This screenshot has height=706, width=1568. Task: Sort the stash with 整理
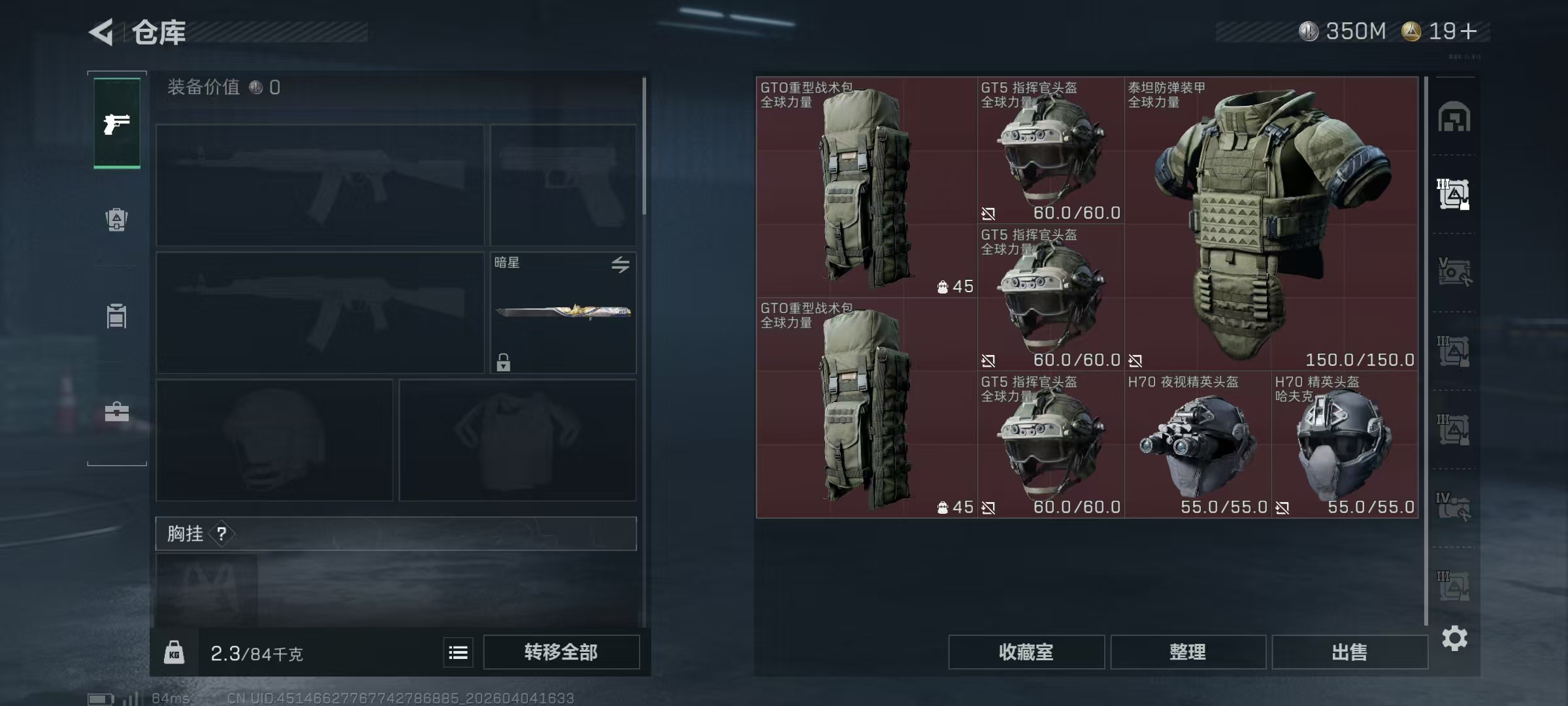point(1187,652)
